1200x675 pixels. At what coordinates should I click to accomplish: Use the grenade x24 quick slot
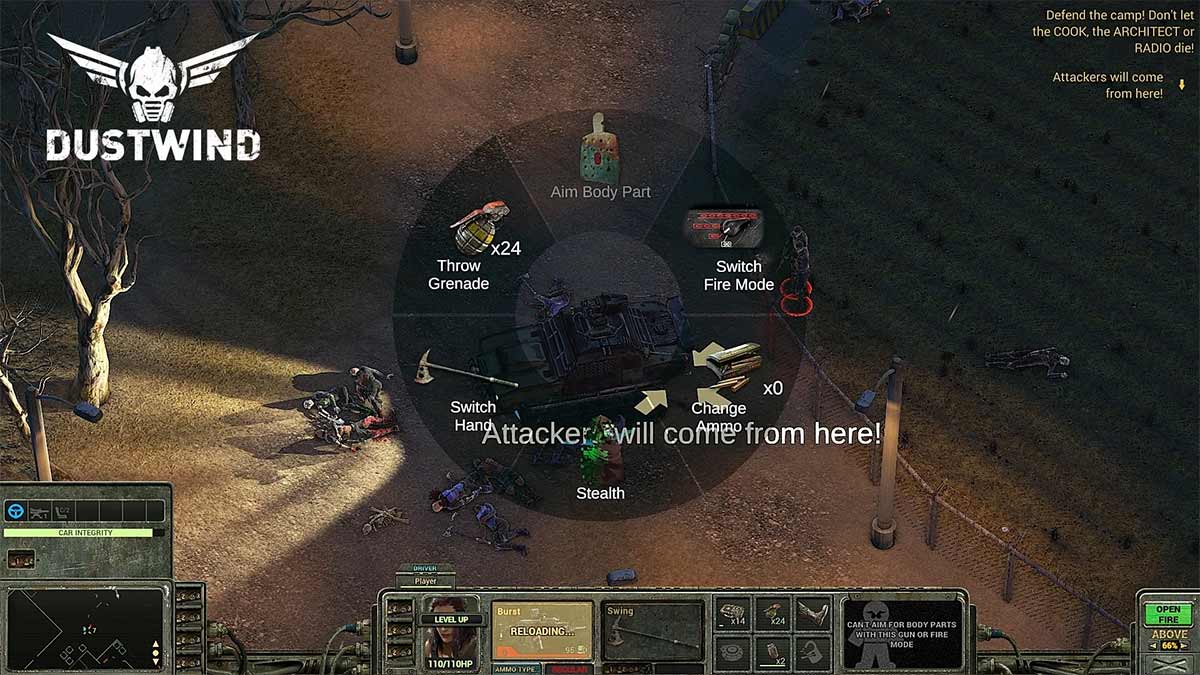(773, 613)
